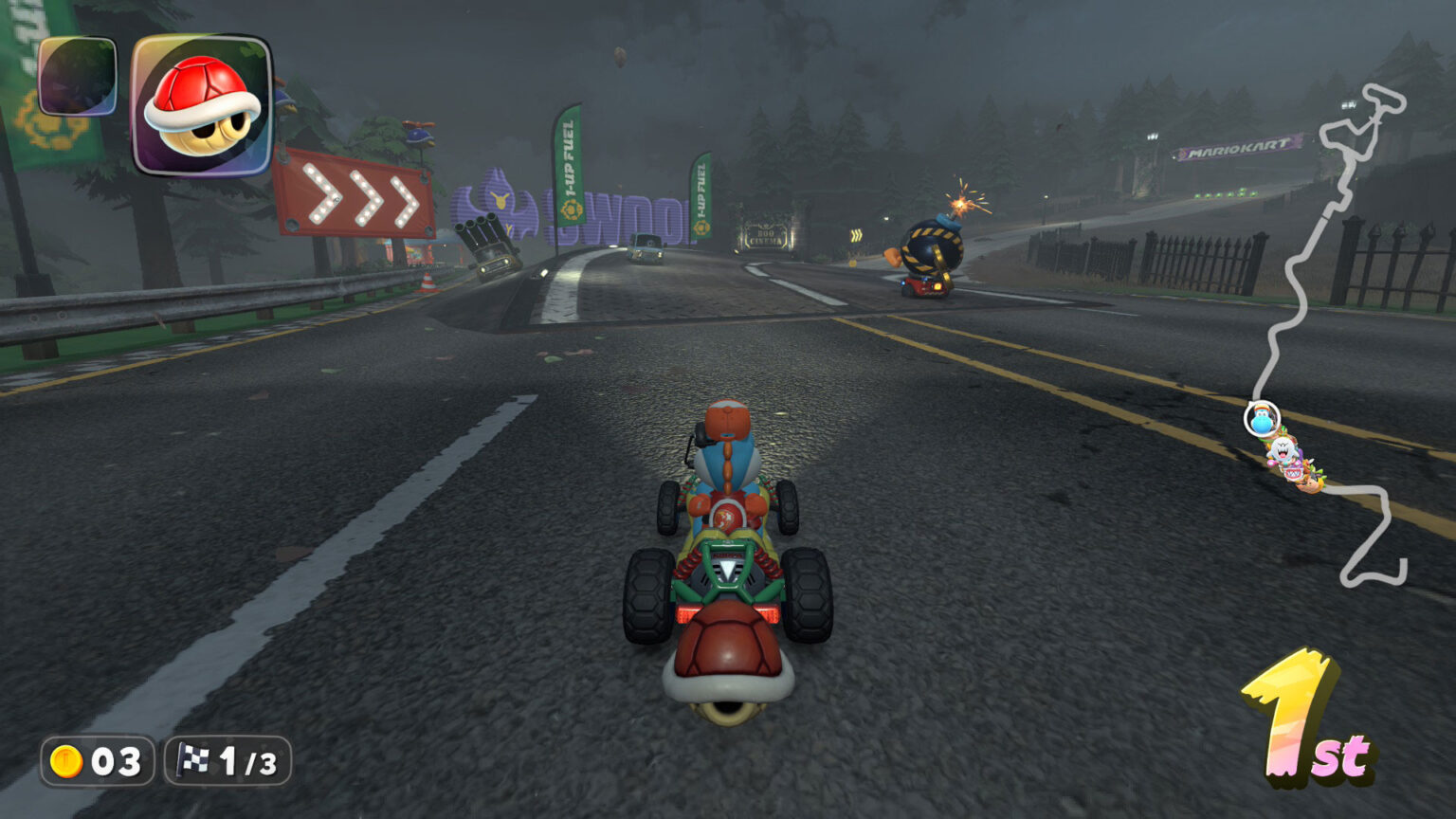Click the MARIO KART finish line banner

(1234, 148)
